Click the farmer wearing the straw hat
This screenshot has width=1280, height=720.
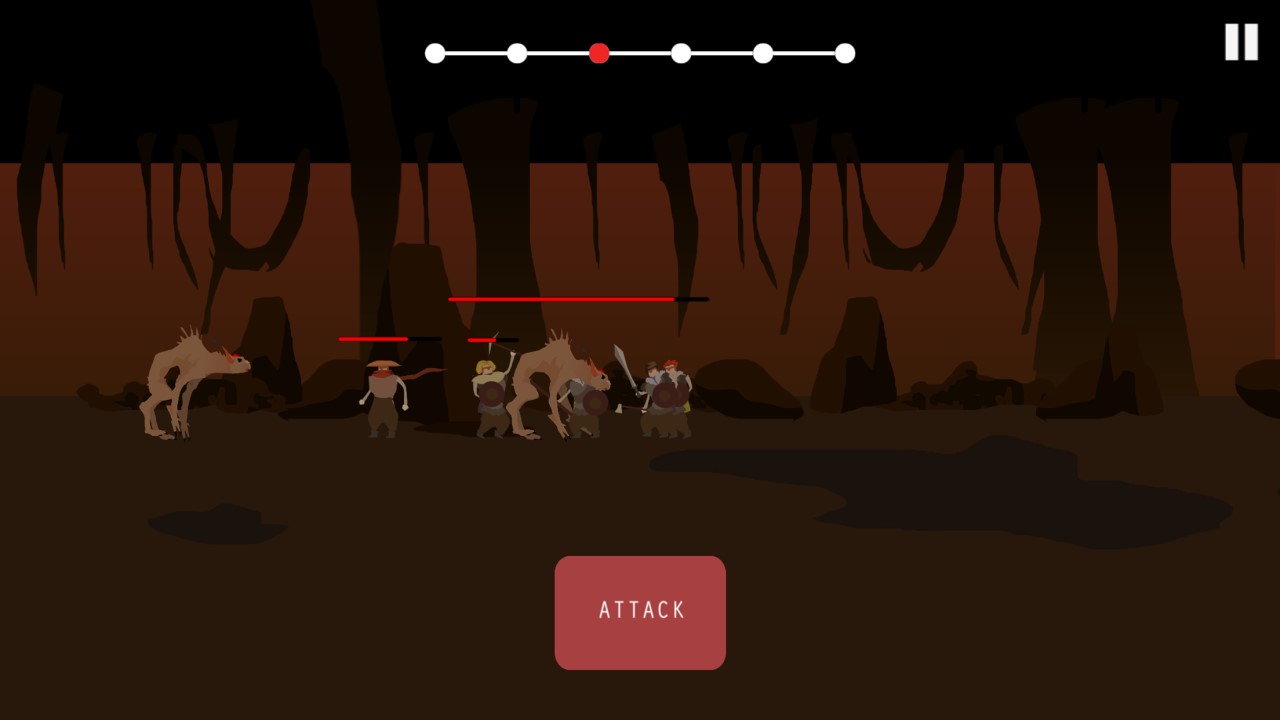click(385, 395)
